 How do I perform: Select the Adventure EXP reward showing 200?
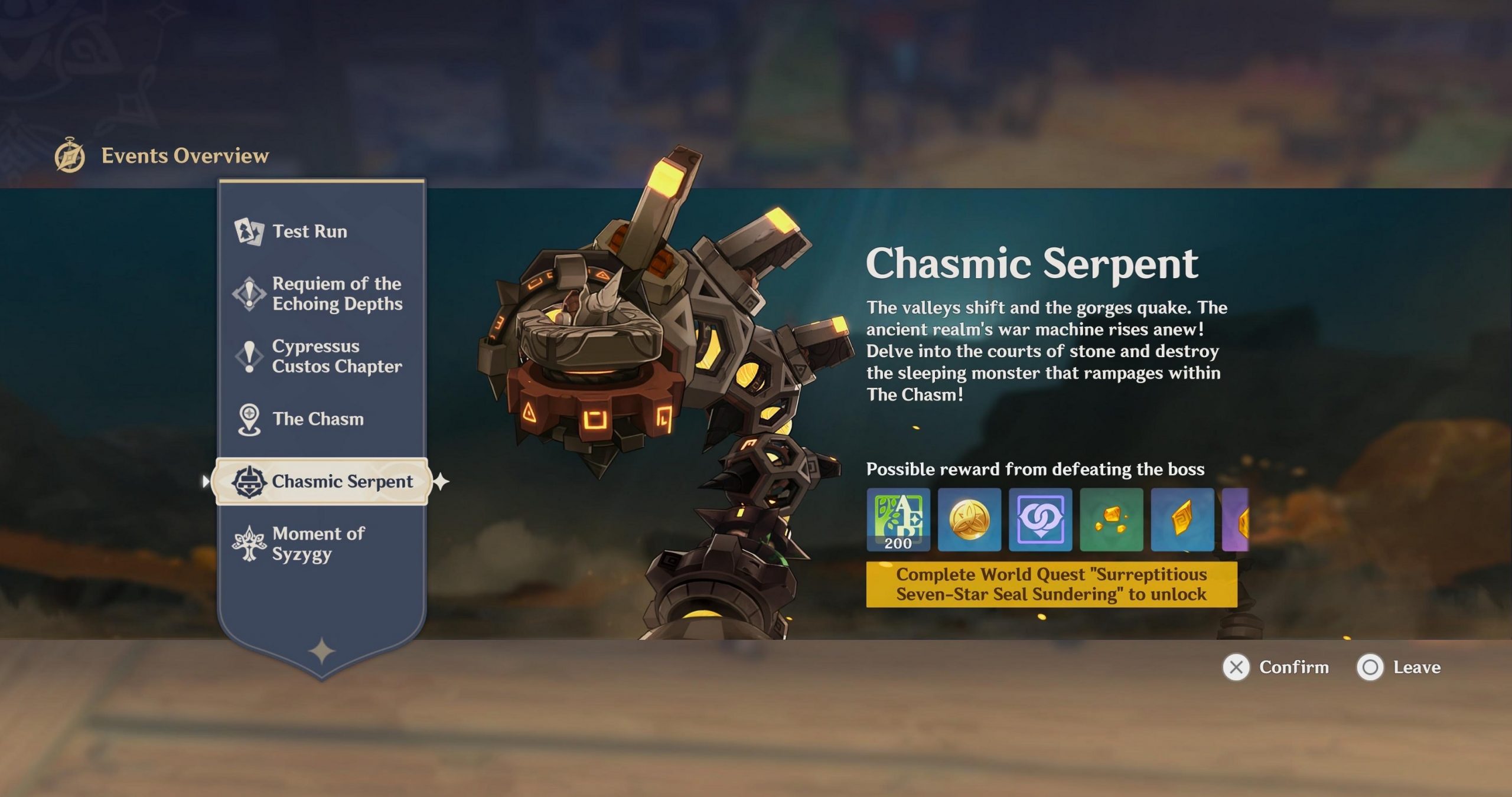click(x=898, y=521)
